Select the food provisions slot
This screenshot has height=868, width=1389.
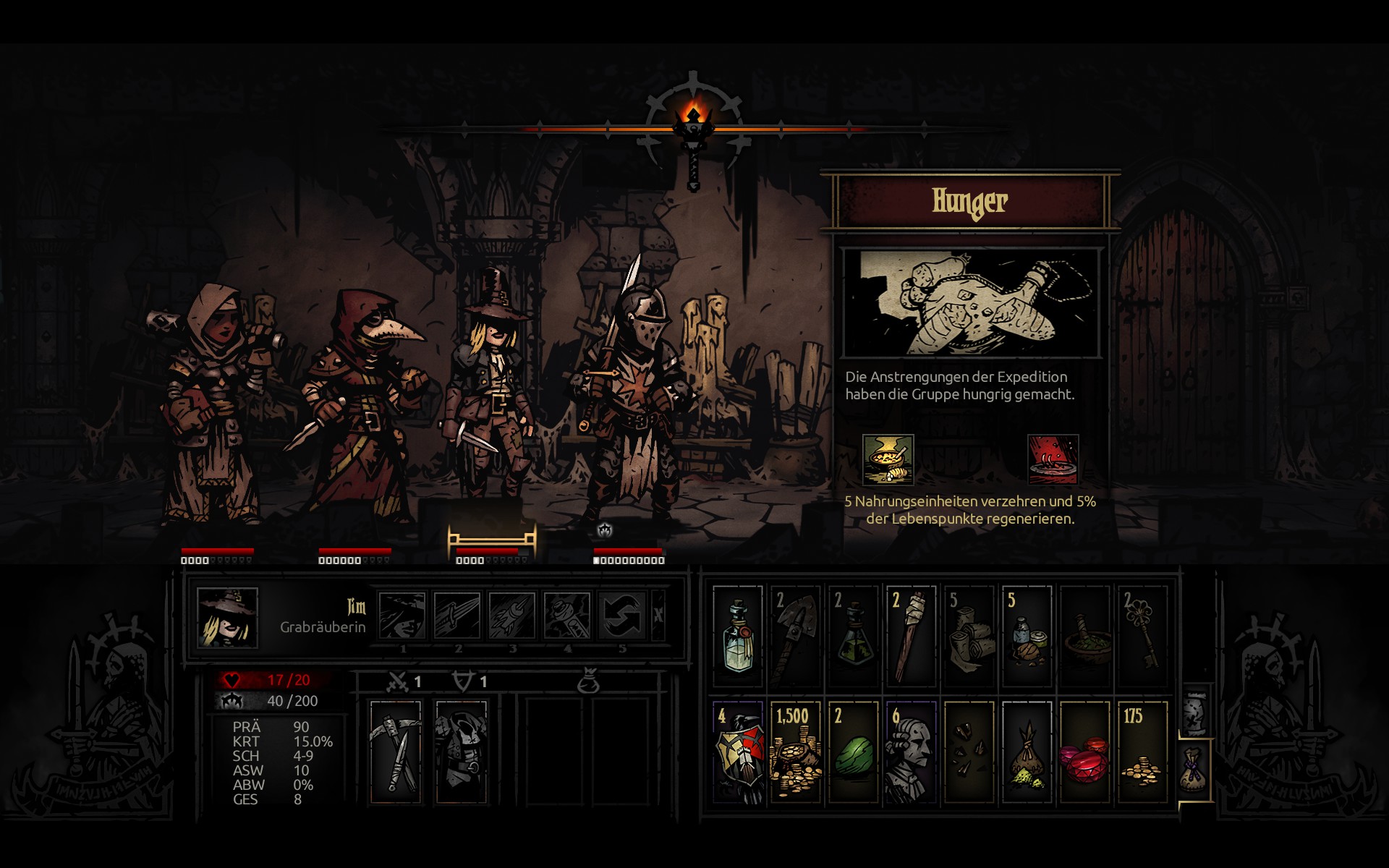[x=1027, y=636]
